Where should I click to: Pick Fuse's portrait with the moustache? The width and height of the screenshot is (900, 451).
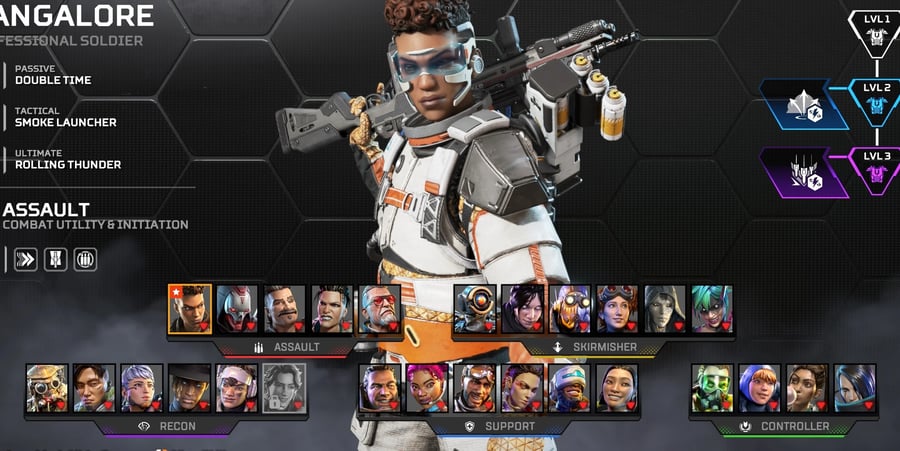[285, 308]
